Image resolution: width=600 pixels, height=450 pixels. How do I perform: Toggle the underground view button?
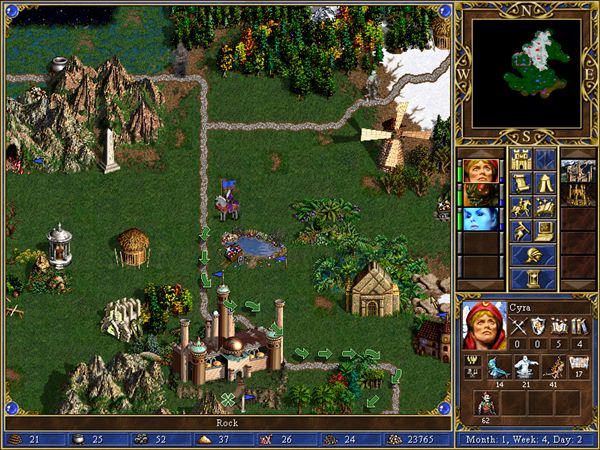544,159
